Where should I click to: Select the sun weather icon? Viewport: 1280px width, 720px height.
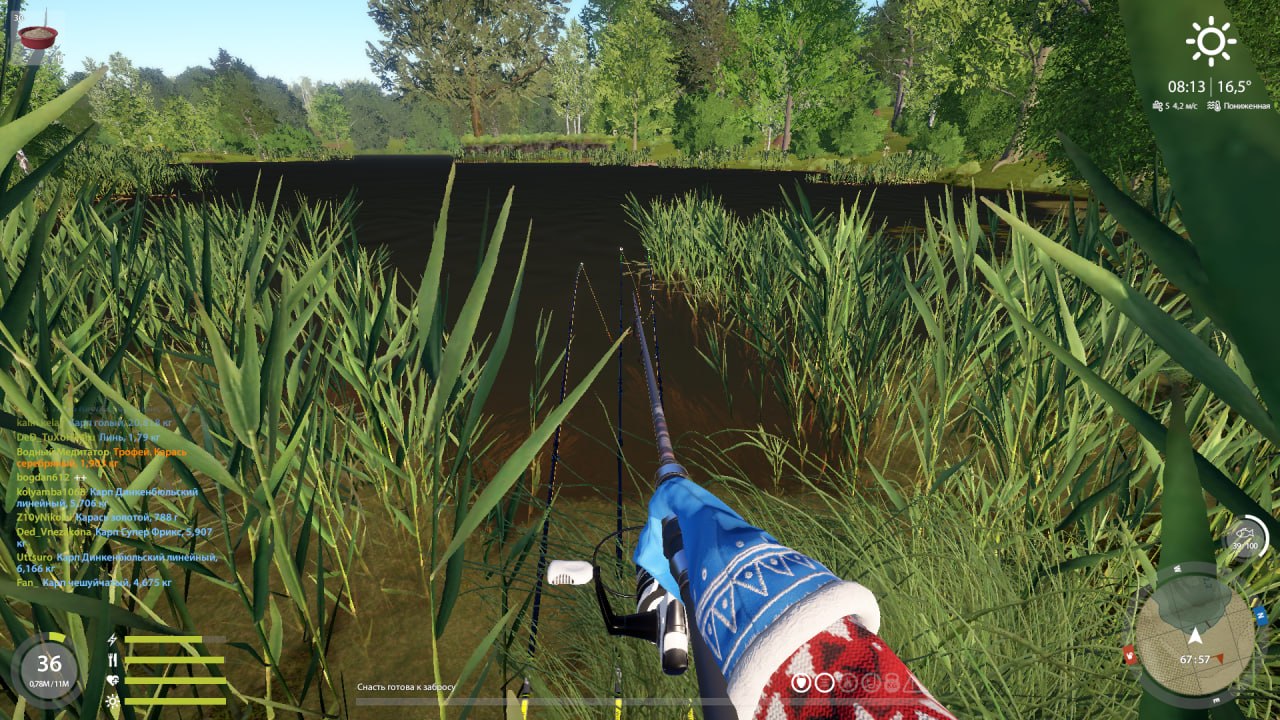click(x=1210, y=41)
